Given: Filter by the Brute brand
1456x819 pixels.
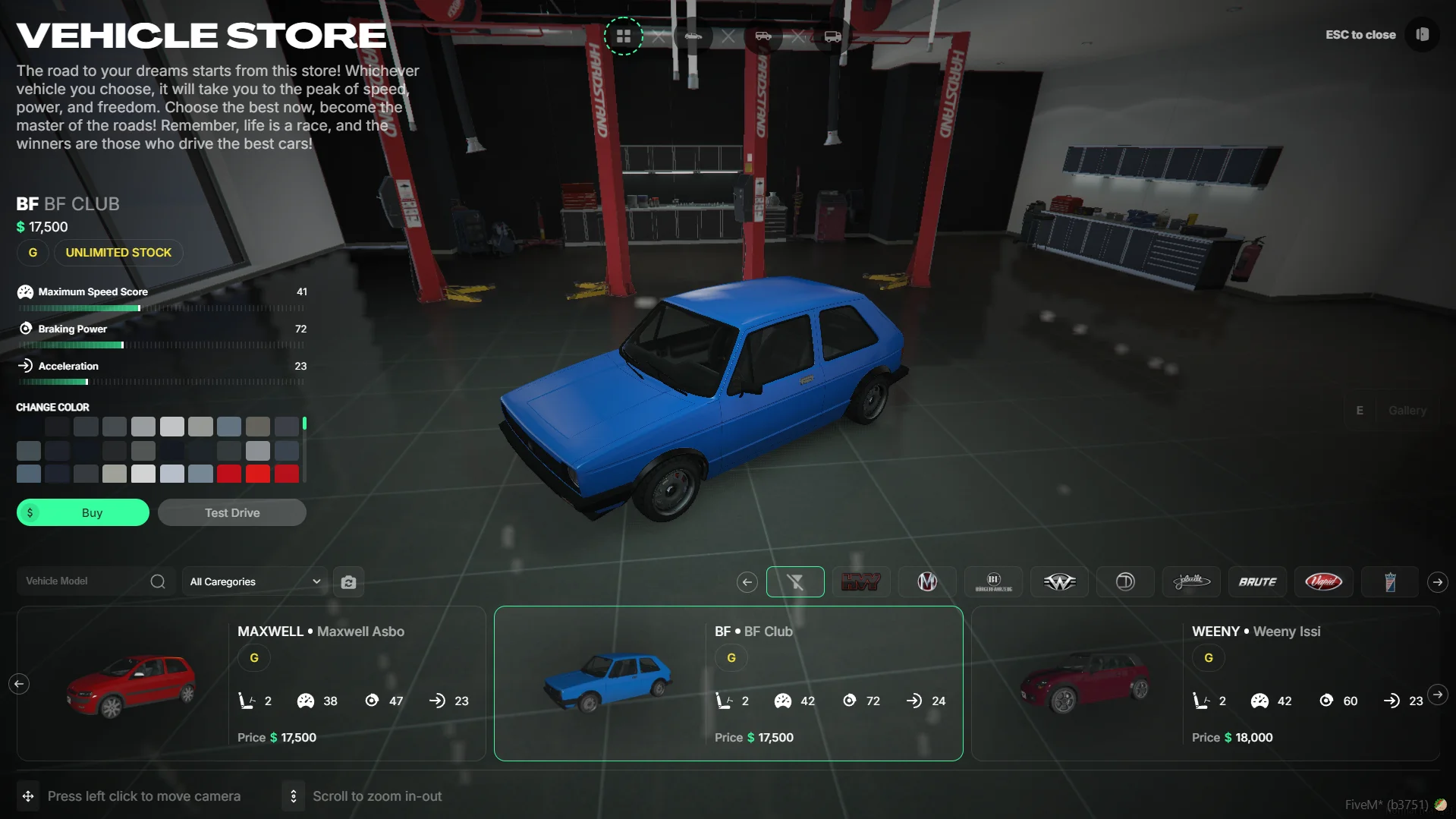Looking at the screenshot, I should 1257,582.
